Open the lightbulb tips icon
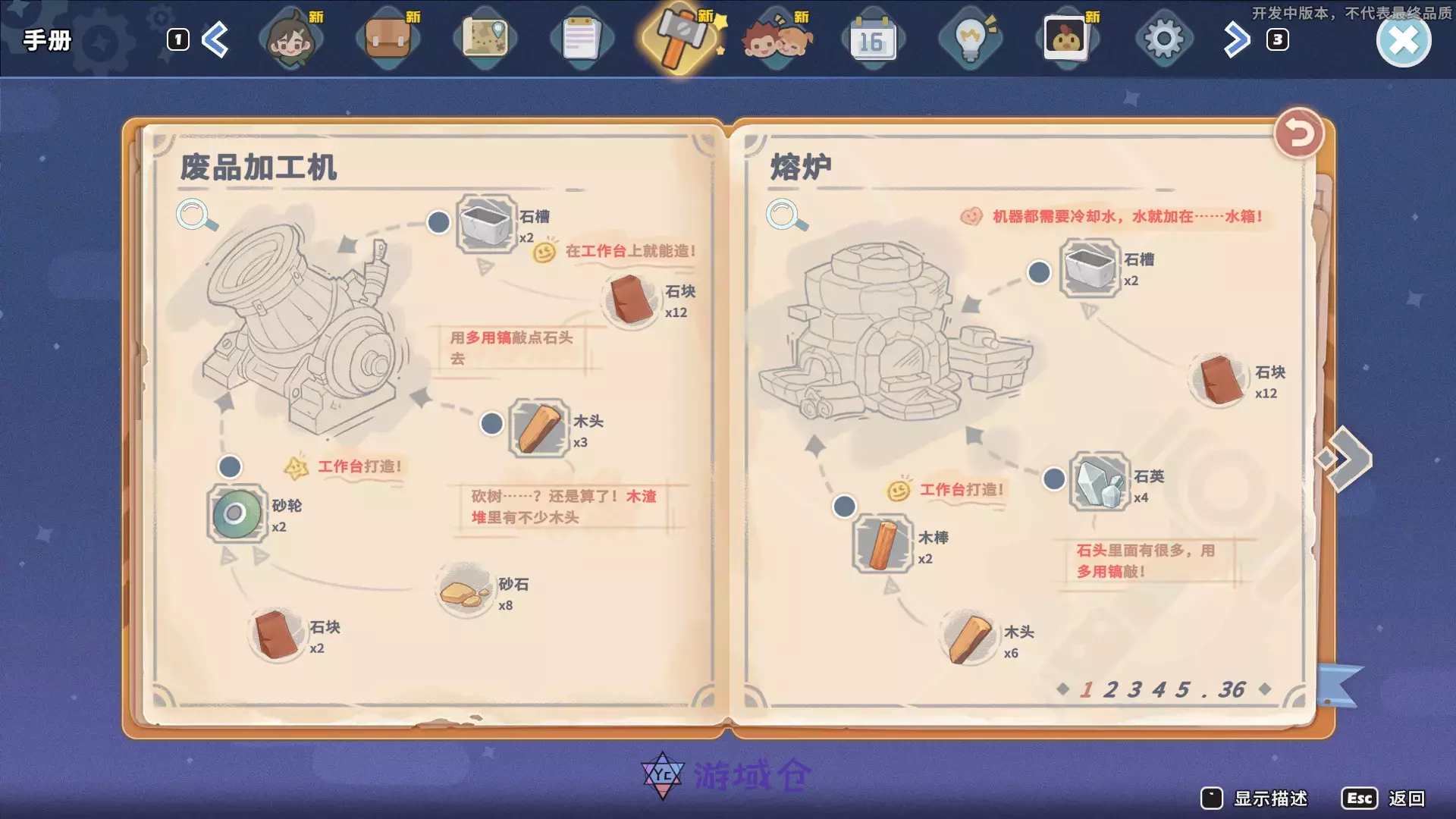Image resolution: width=1456 pixels, height=819 pixels. coord(971,38)
